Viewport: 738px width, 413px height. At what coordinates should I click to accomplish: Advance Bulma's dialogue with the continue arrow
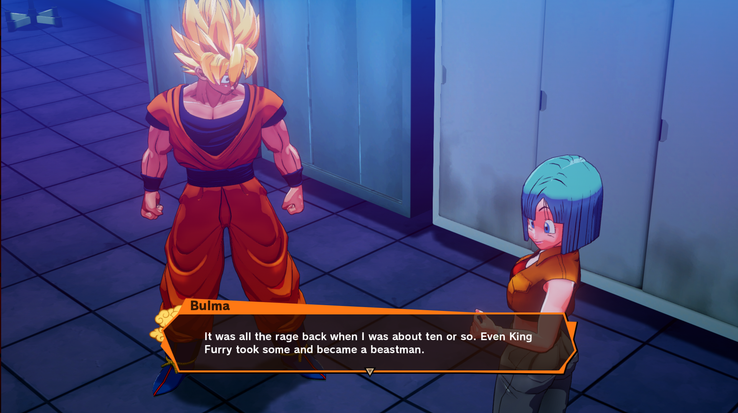(369, 371)
